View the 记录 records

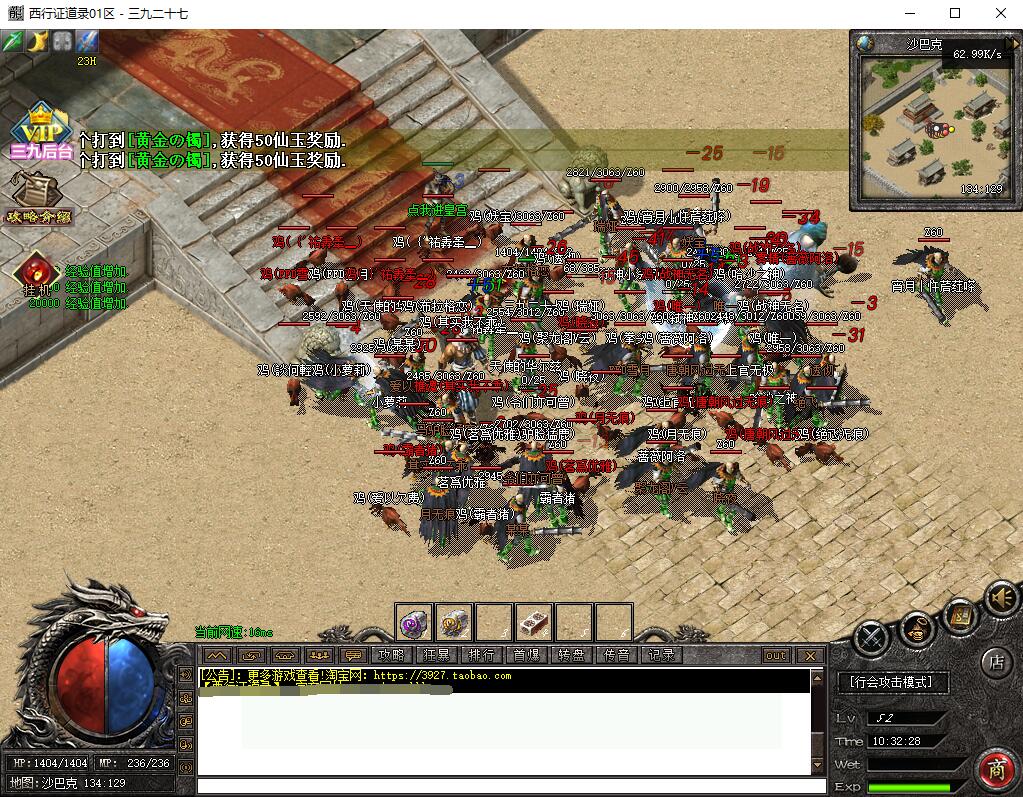click(662, 656)
